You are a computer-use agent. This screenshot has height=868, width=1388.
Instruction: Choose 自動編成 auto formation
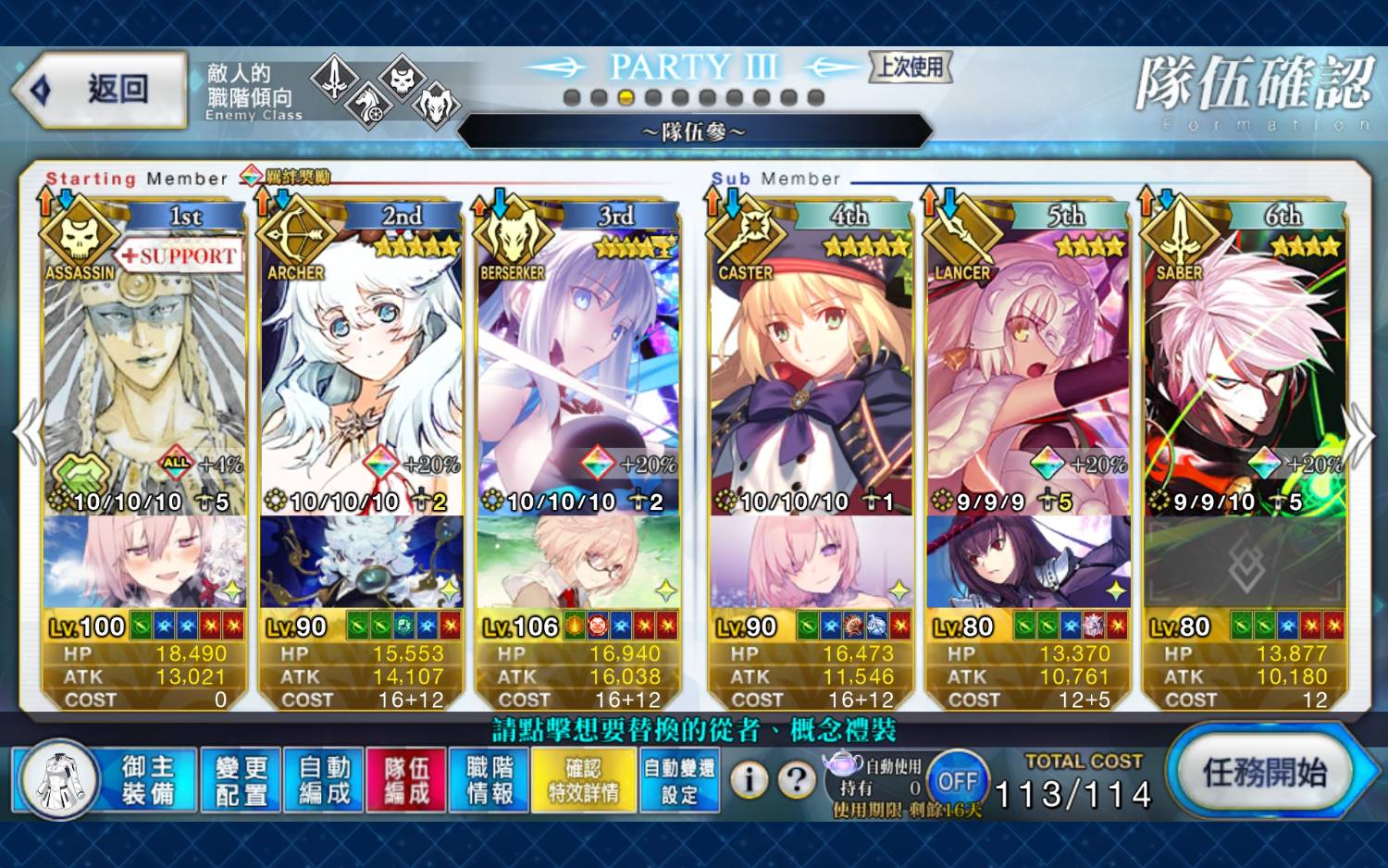[x=324, y=780]
